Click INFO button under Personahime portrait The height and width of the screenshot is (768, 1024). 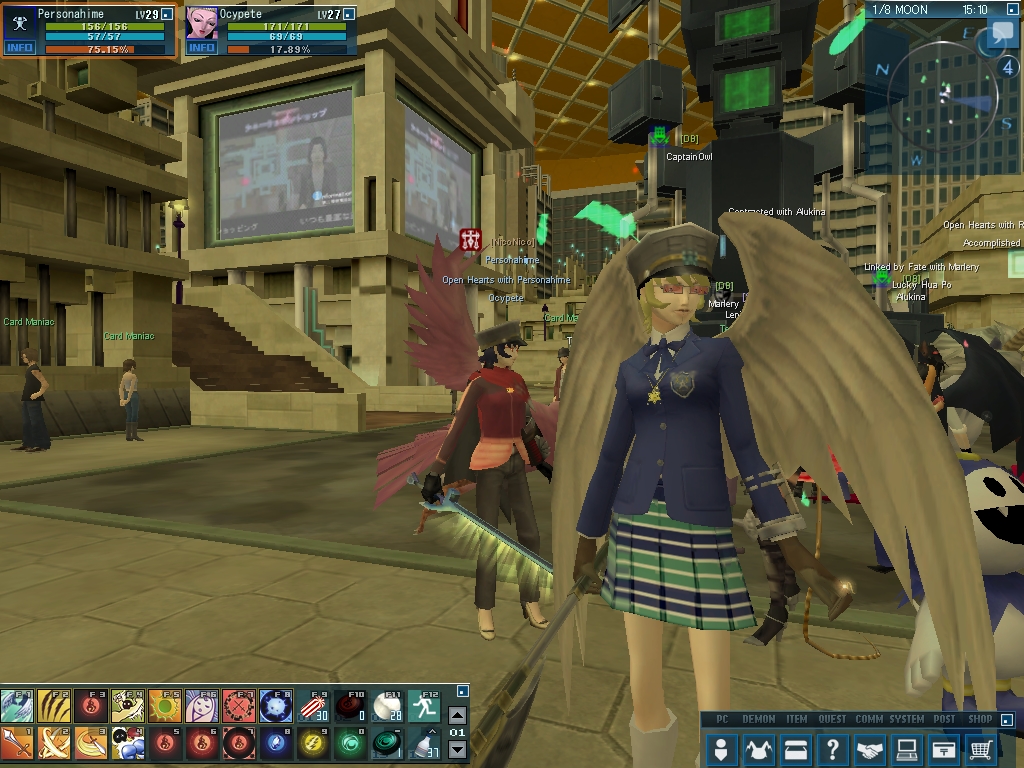(x=20, y=48)
